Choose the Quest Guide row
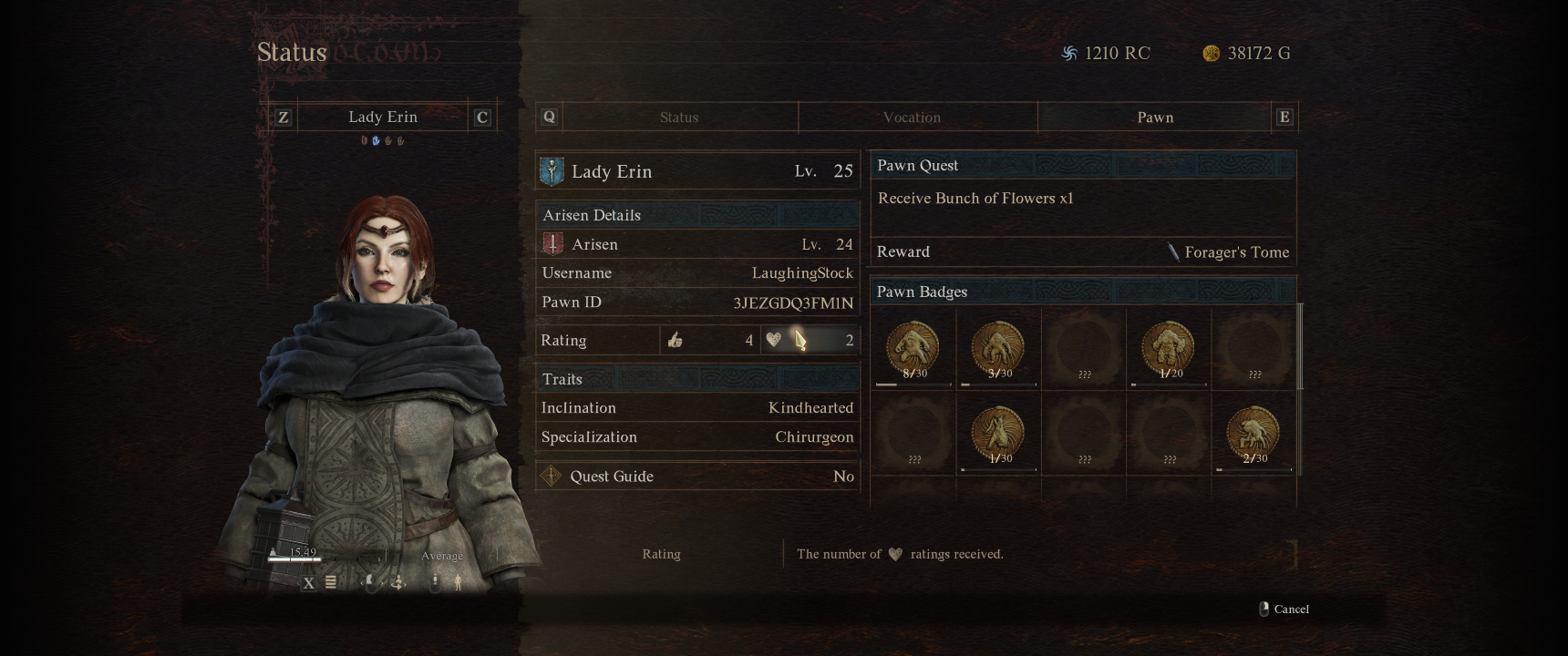Screen dimensions: 1568x656 tap(697, 477)
